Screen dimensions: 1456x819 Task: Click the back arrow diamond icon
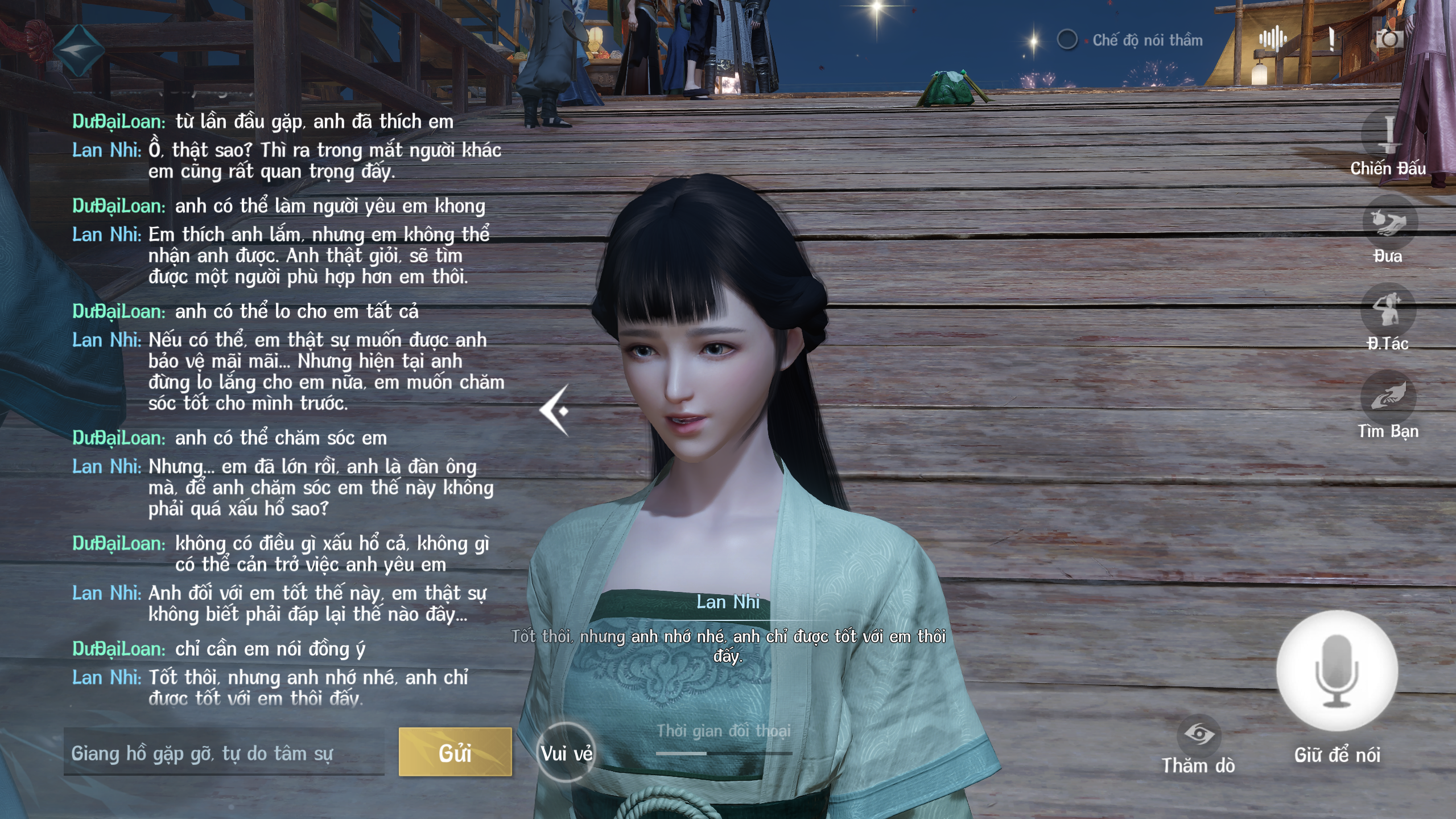pos(79,50)
